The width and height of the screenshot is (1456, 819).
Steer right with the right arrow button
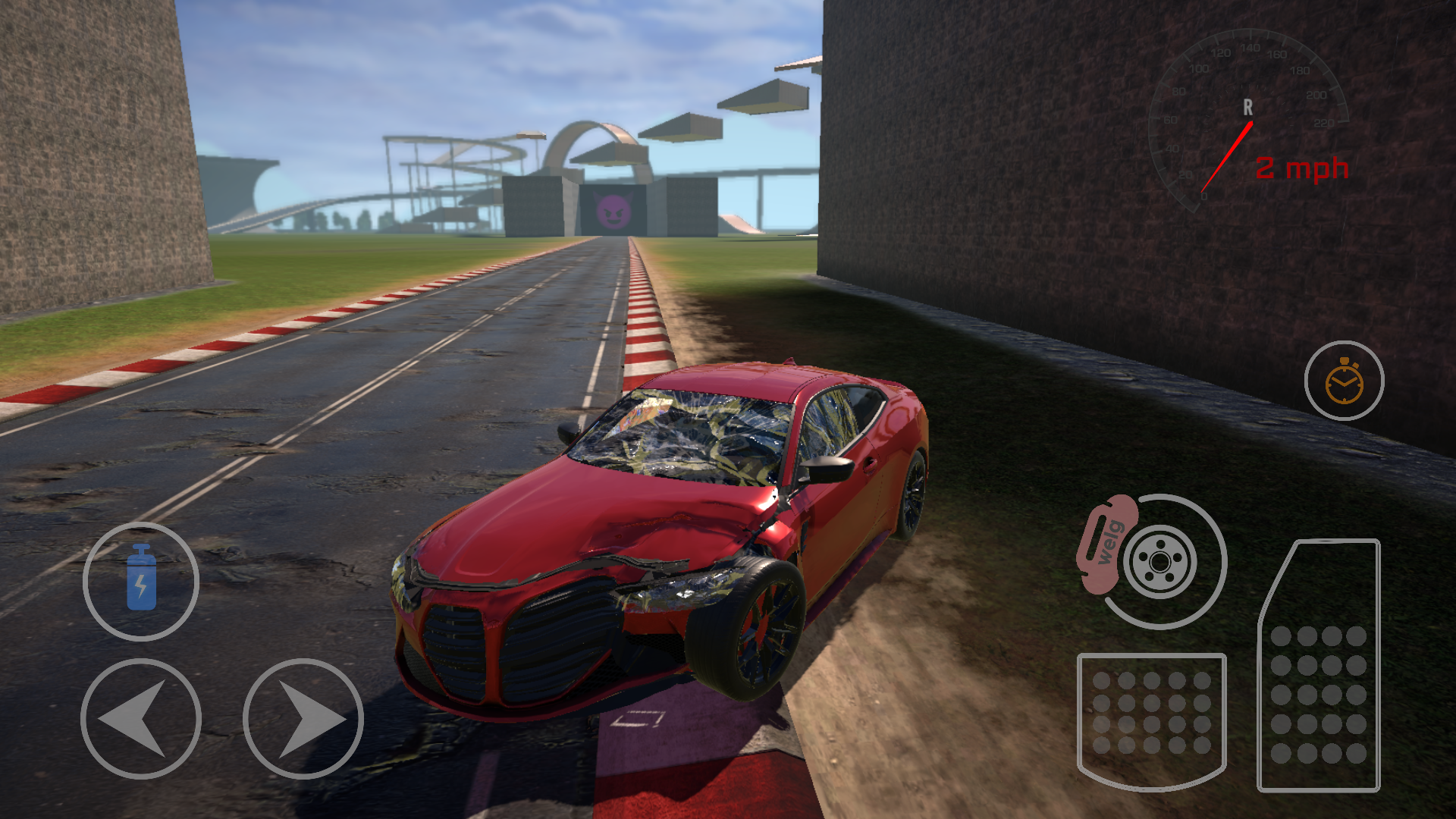[x=303, y=718]
